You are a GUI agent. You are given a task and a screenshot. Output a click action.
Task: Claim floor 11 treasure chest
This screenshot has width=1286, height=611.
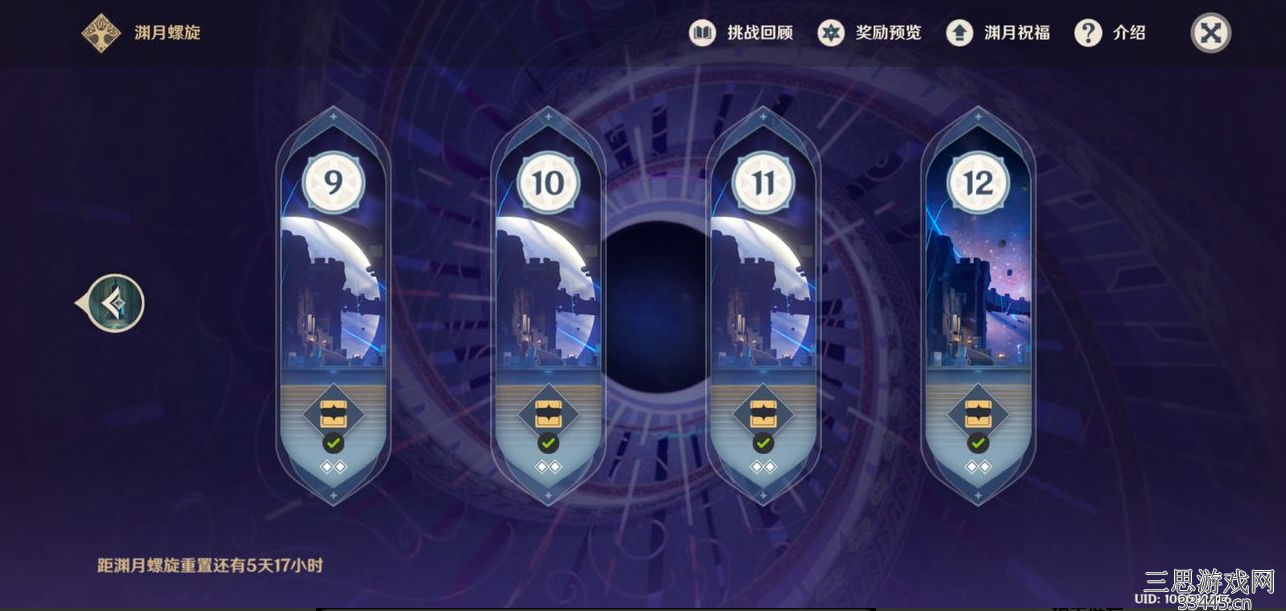coord(762,413)
